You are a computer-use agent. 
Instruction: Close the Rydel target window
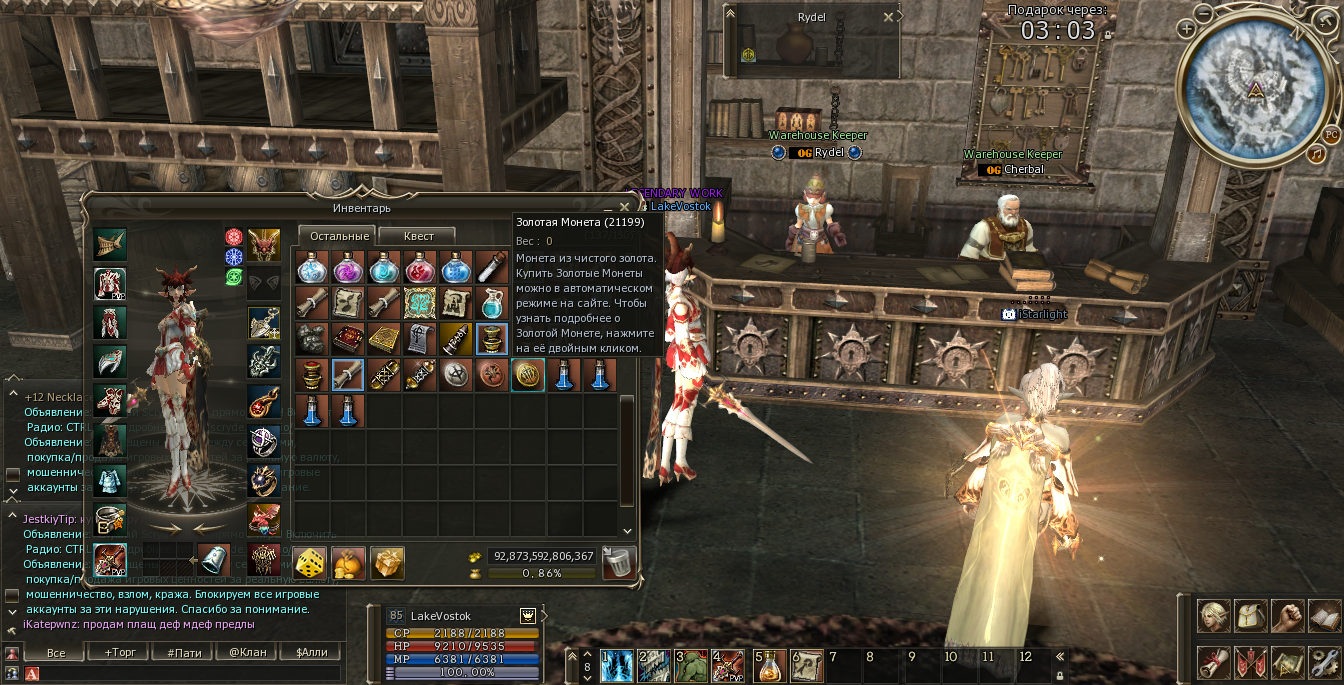tap(888, 17)
